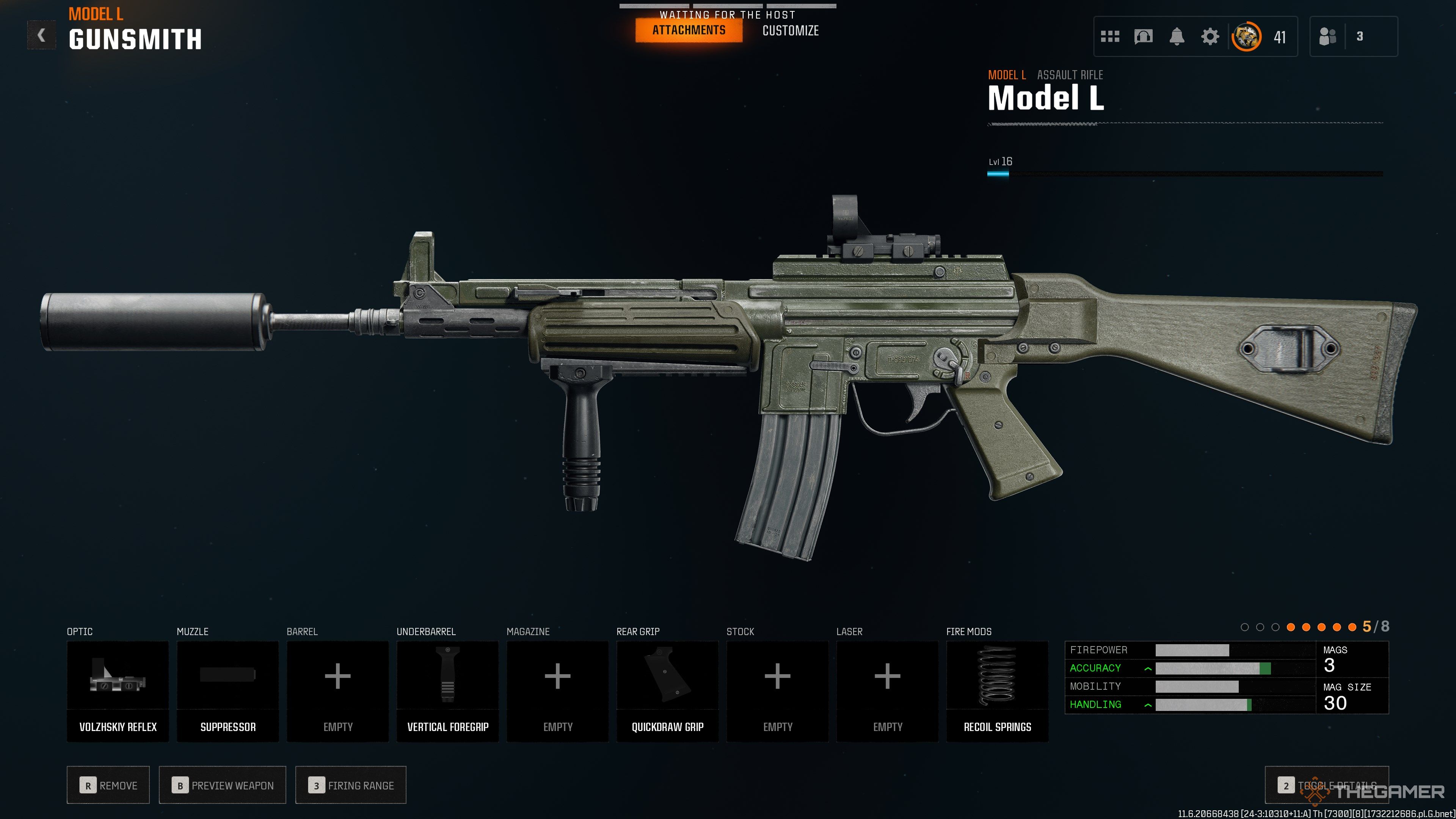1456x819 pixels.
Task: Select the Recoil Springs fire mods slot
Action: [997, 691]
